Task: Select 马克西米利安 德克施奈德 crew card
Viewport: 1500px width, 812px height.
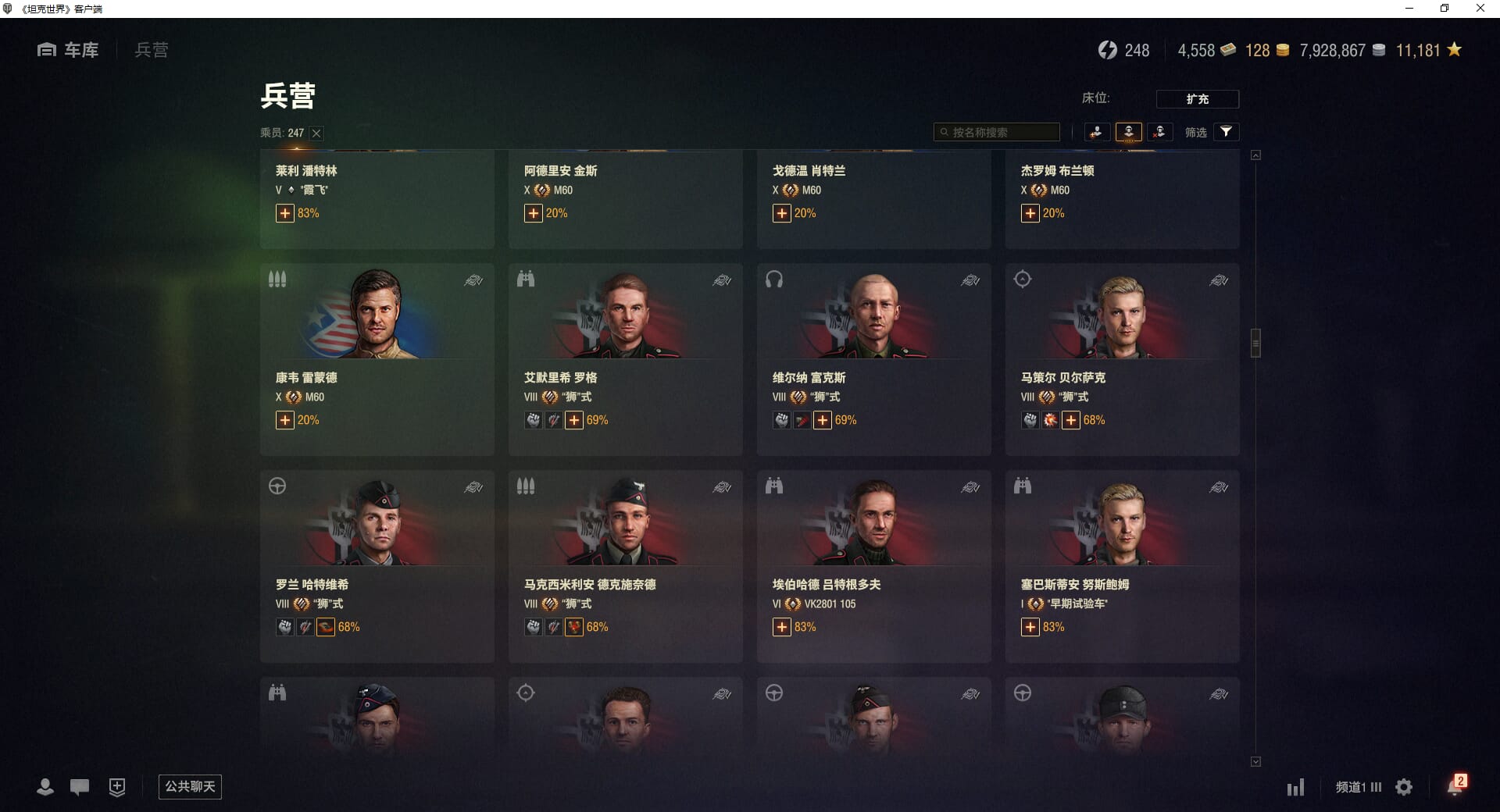Action: click(625, 566)
